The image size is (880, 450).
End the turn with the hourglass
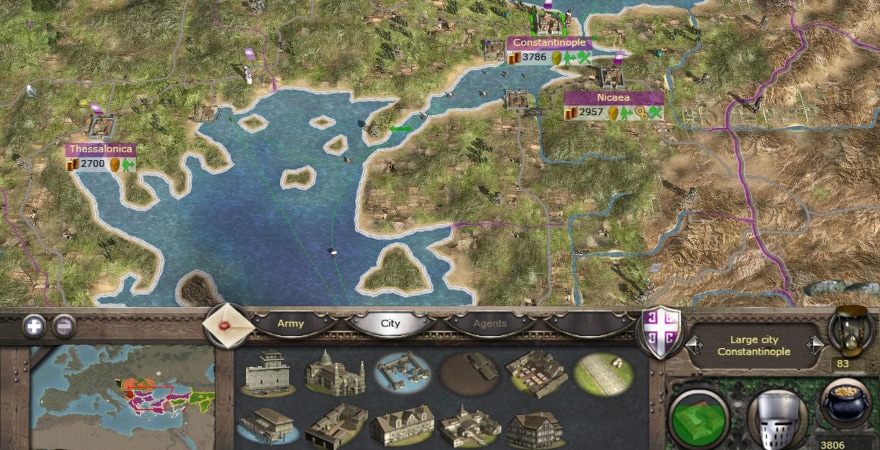click(x=849, y=332)
